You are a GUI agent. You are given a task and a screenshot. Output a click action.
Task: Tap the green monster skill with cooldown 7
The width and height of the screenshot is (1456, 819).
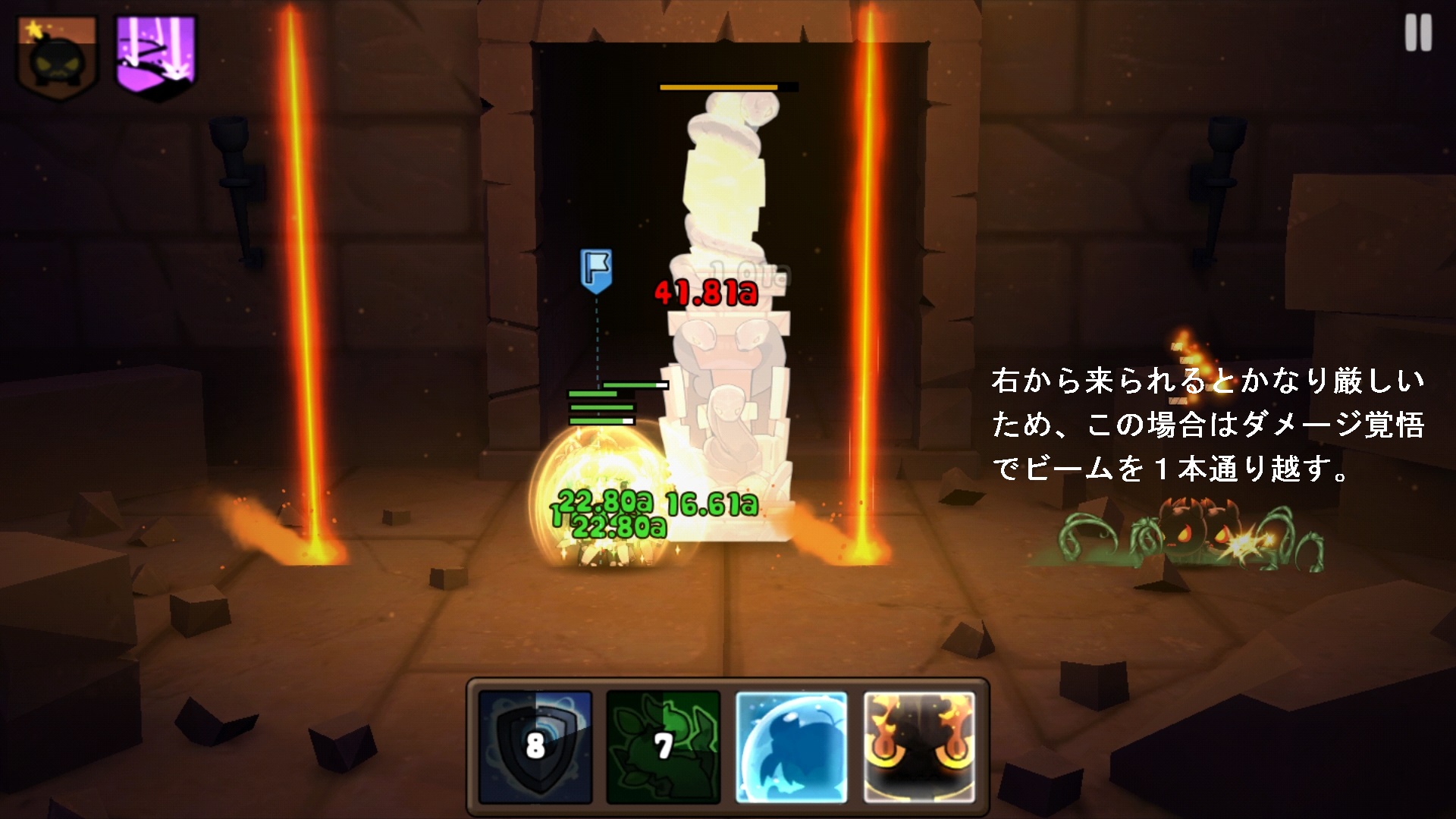pos(664,747)
